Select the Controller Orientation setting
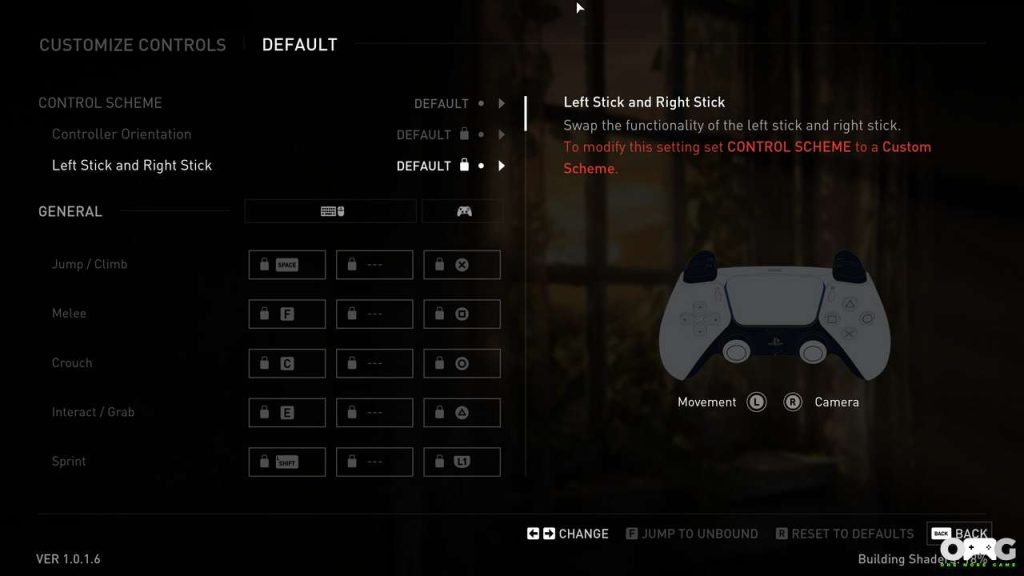Screen dimensions: 1024x576 pos(121,134)
